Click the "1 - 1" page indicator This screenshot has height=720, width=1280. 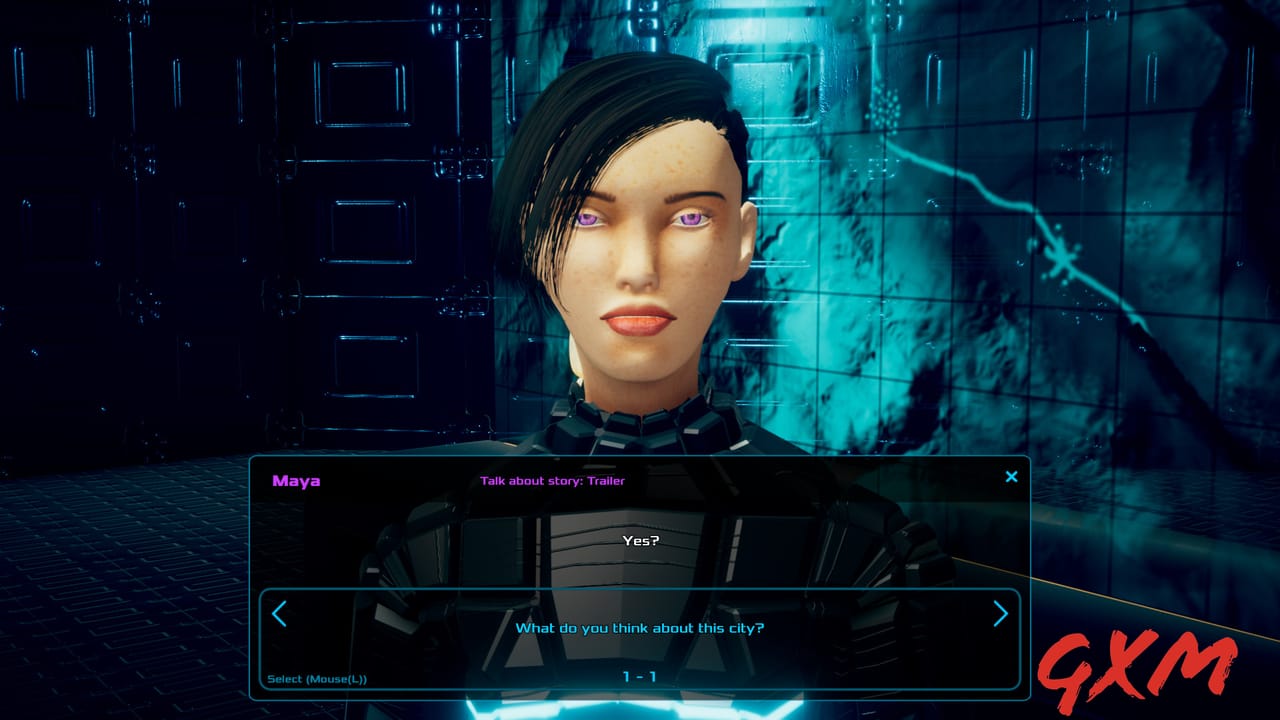640,678
